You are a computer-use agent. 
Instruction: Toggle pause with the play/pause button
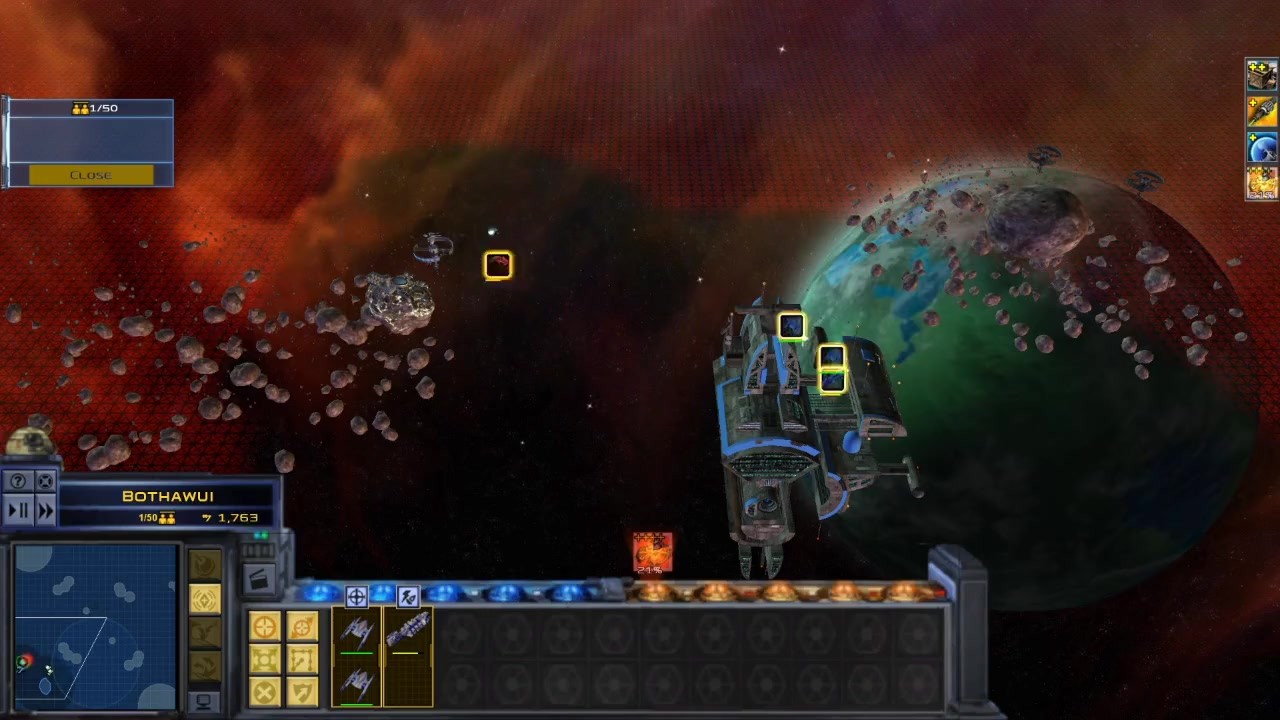18,511
